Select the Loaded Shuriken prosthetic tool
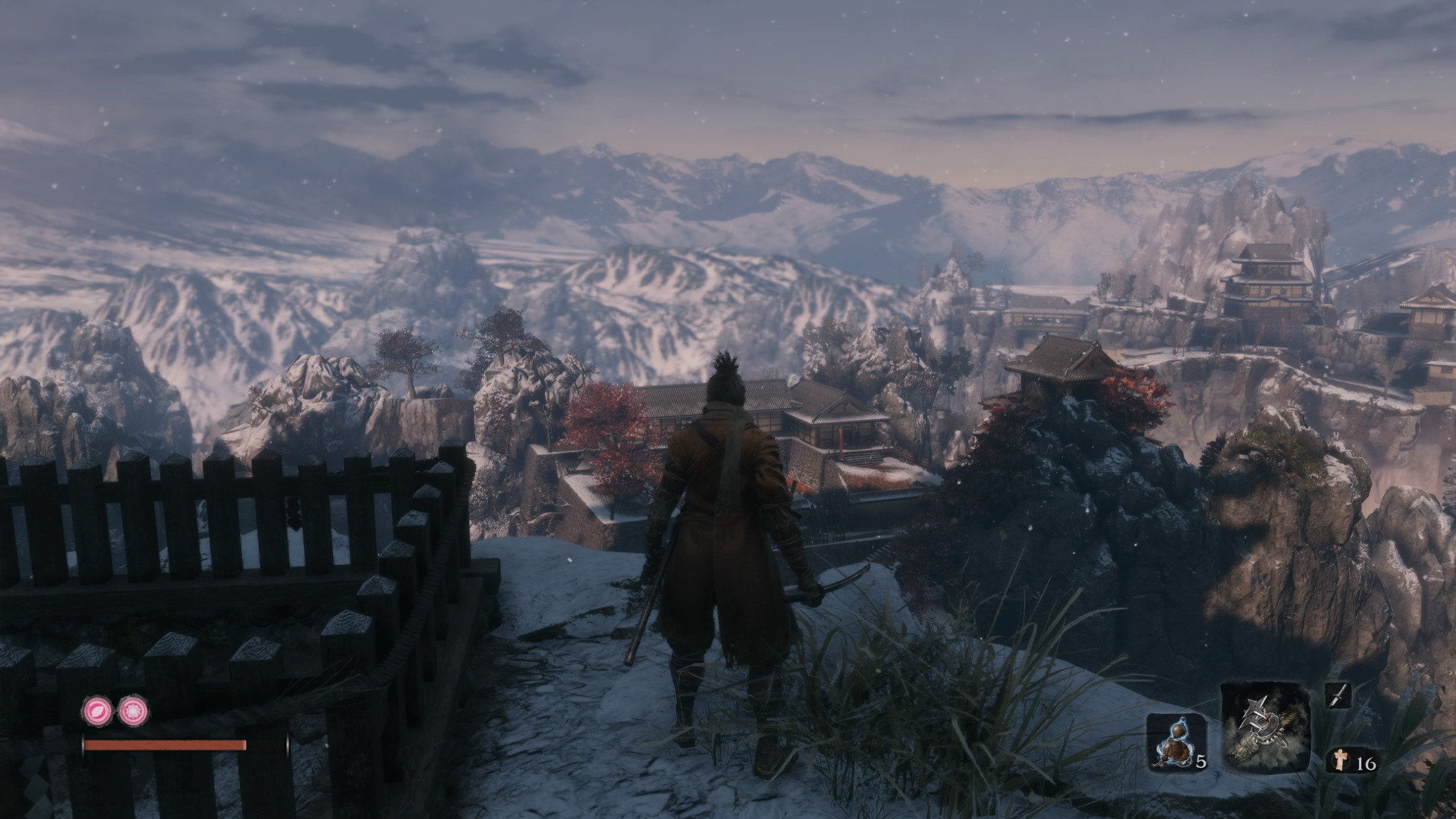Viewport: 1456px width, 819px height. pos(1265,727)
